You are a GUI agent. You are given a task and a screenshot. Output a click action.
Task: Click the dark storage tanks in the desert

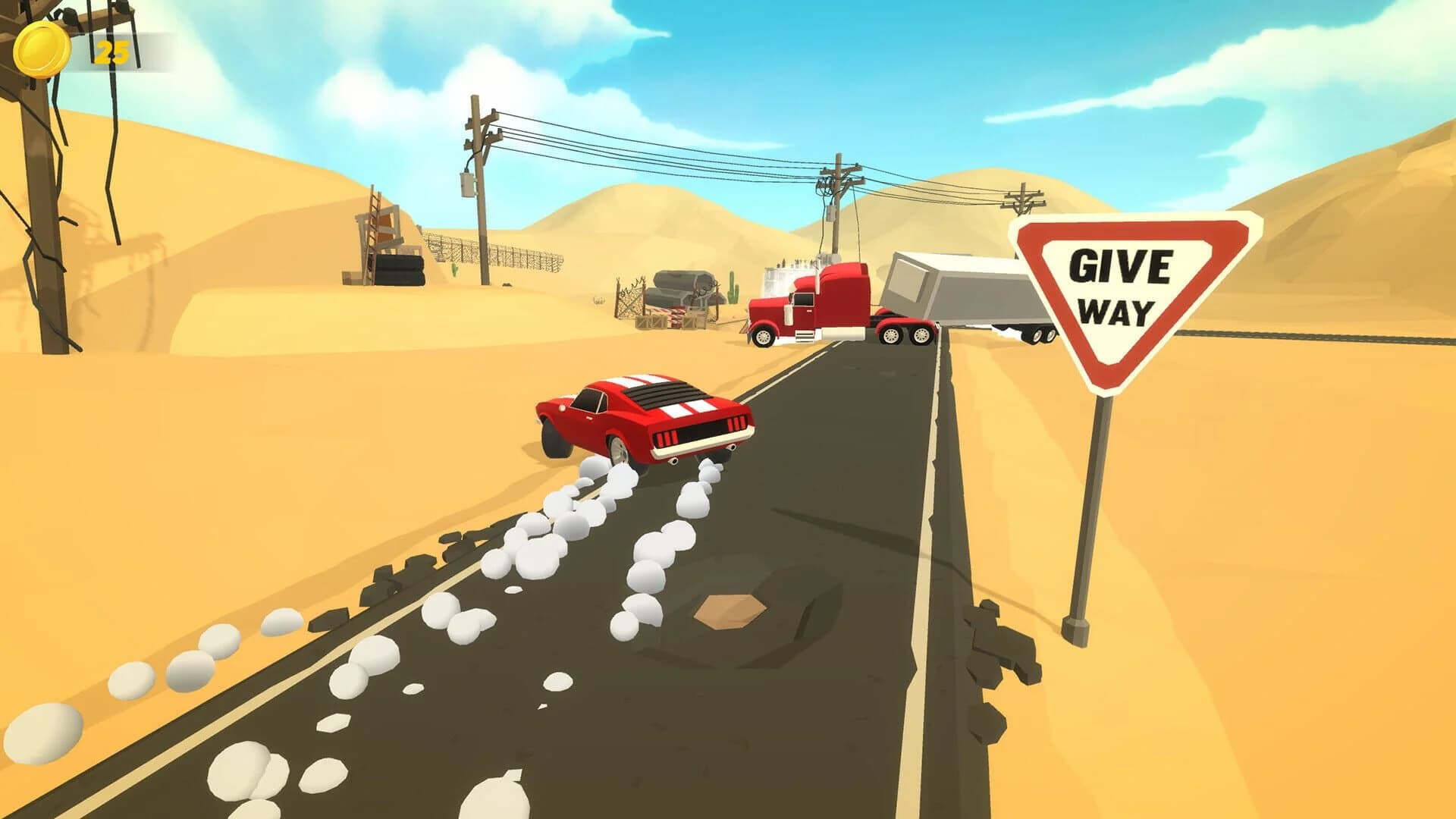(x=680, y=284)
